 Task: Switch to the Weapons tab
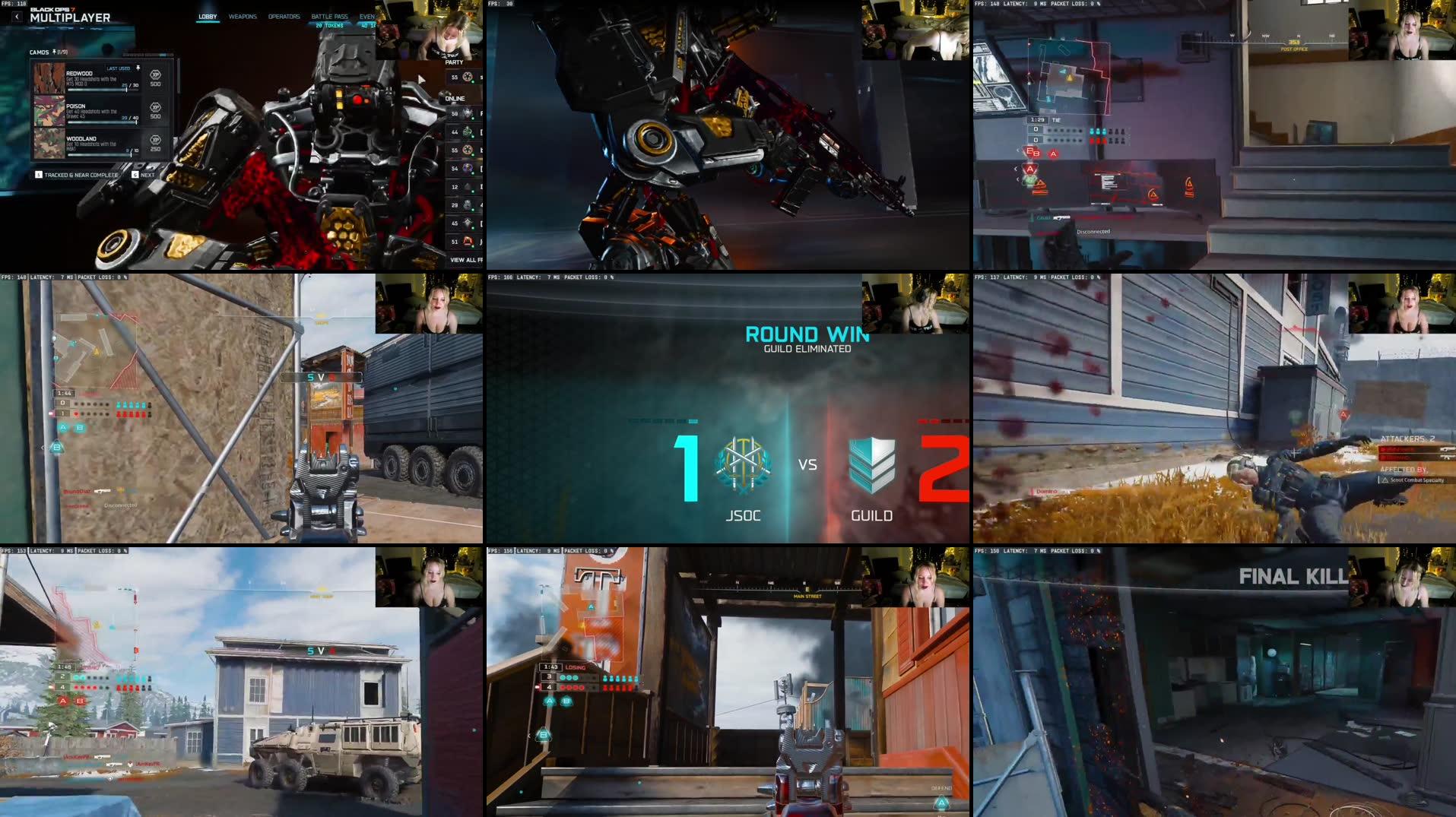point(243,17)
